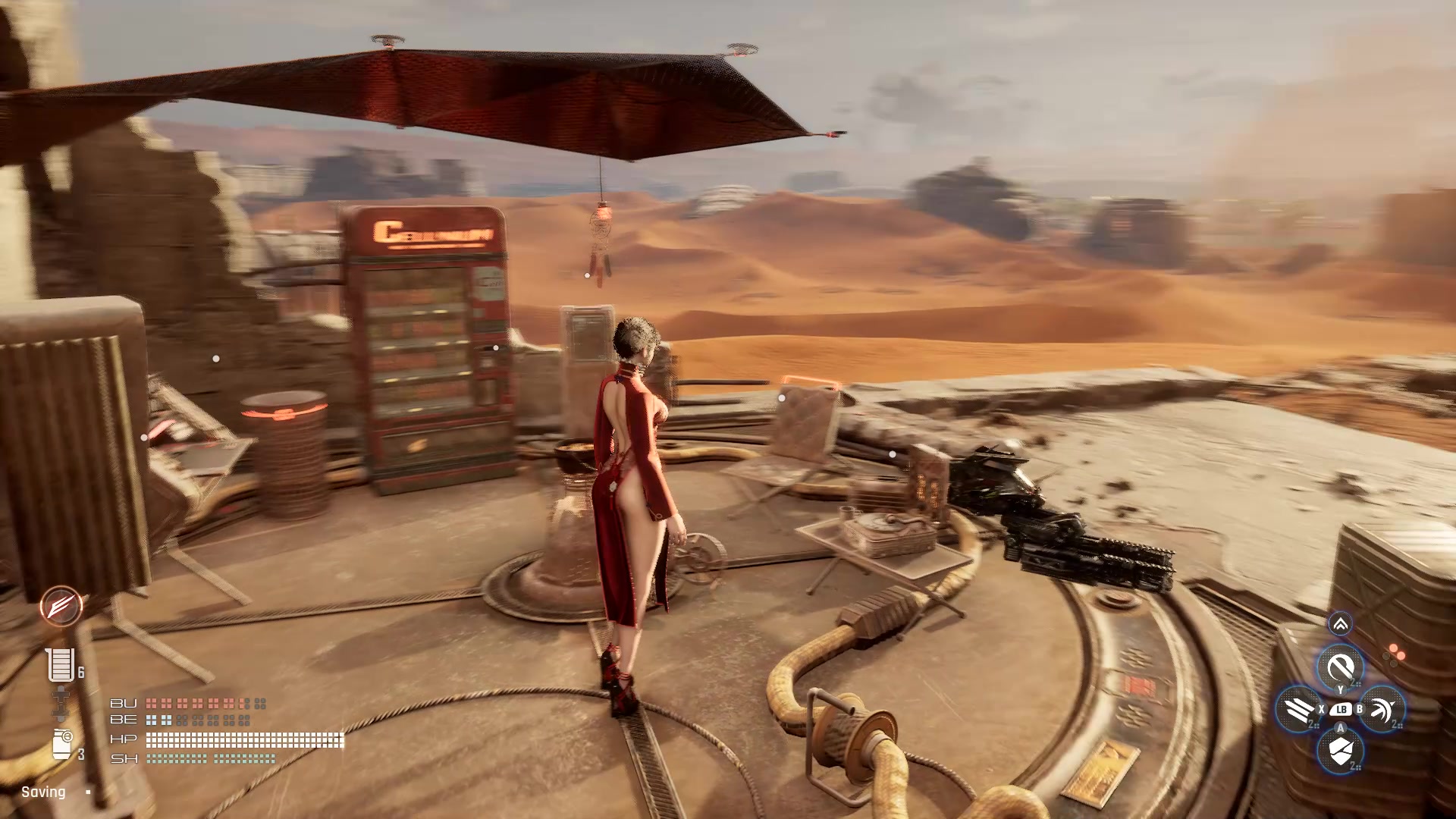Activate the B-button piercing skill icon
This screenshot has width=1456, height=819.
pos(1382,710)
